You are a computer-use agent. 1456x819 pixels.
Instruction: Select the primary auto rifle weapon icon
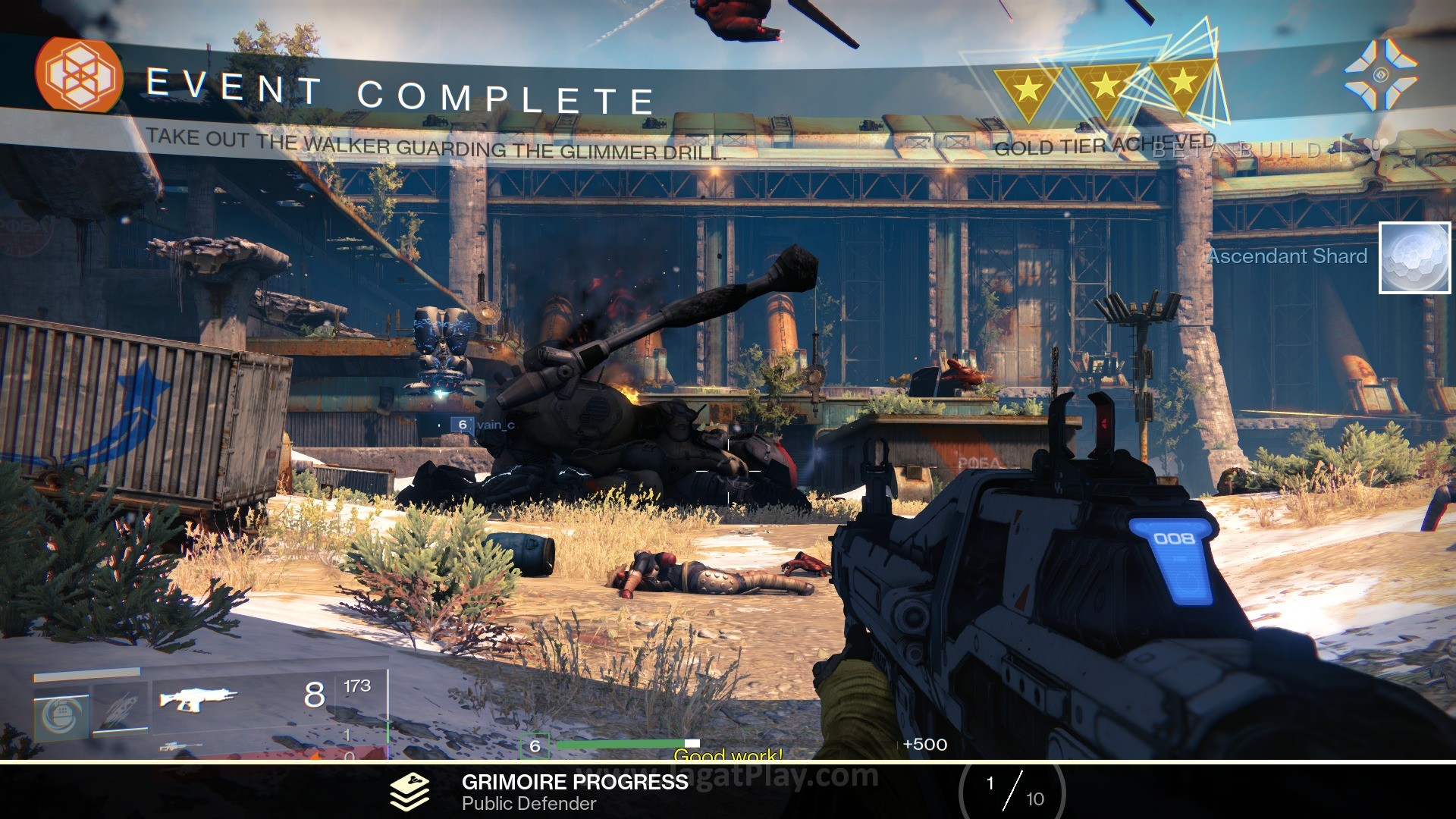point(198,699)
